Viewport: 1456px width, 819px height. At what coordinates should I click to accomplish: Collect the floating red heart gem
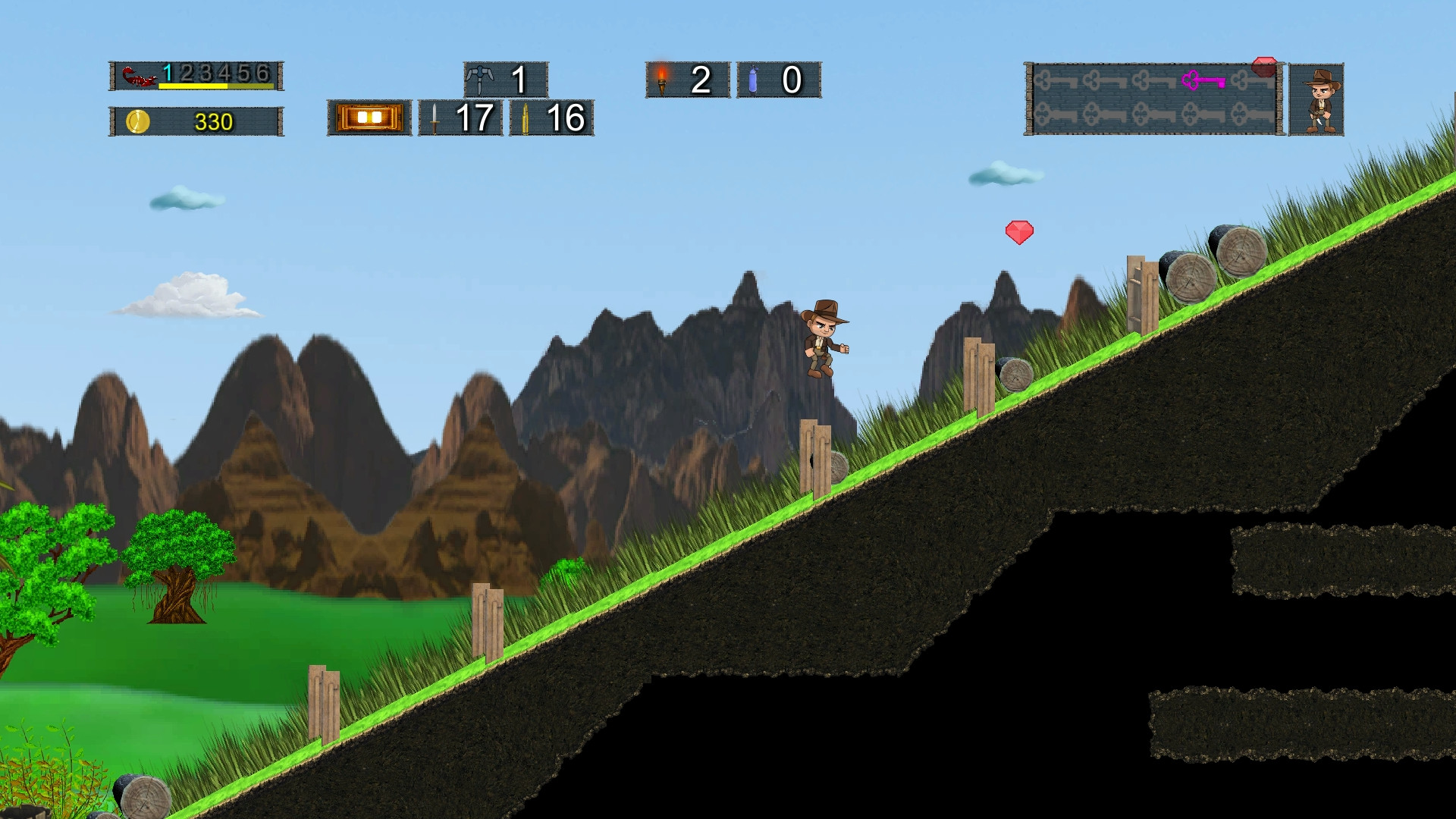(1020, 231)
